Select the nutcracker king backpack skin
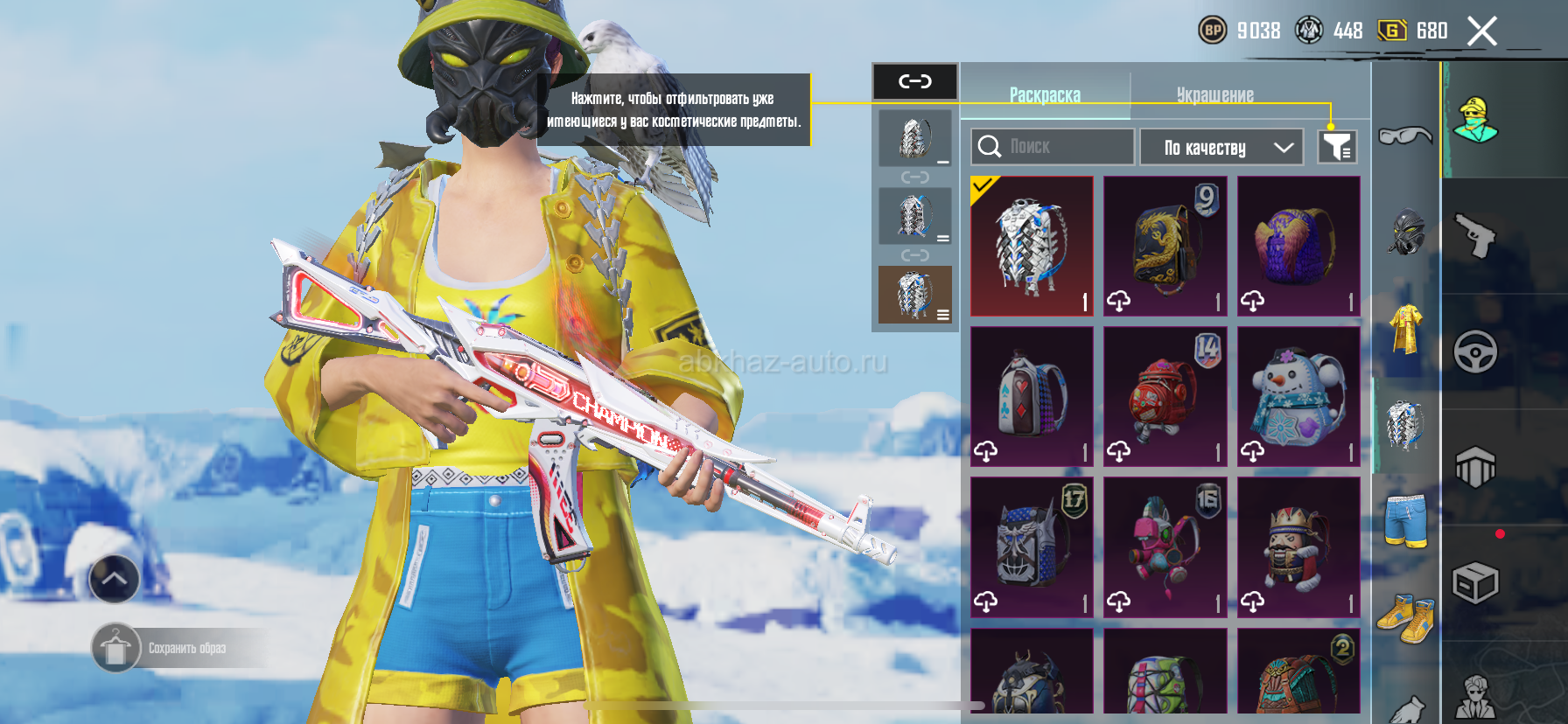The image size is (1568, 724). click(1298, 546)
